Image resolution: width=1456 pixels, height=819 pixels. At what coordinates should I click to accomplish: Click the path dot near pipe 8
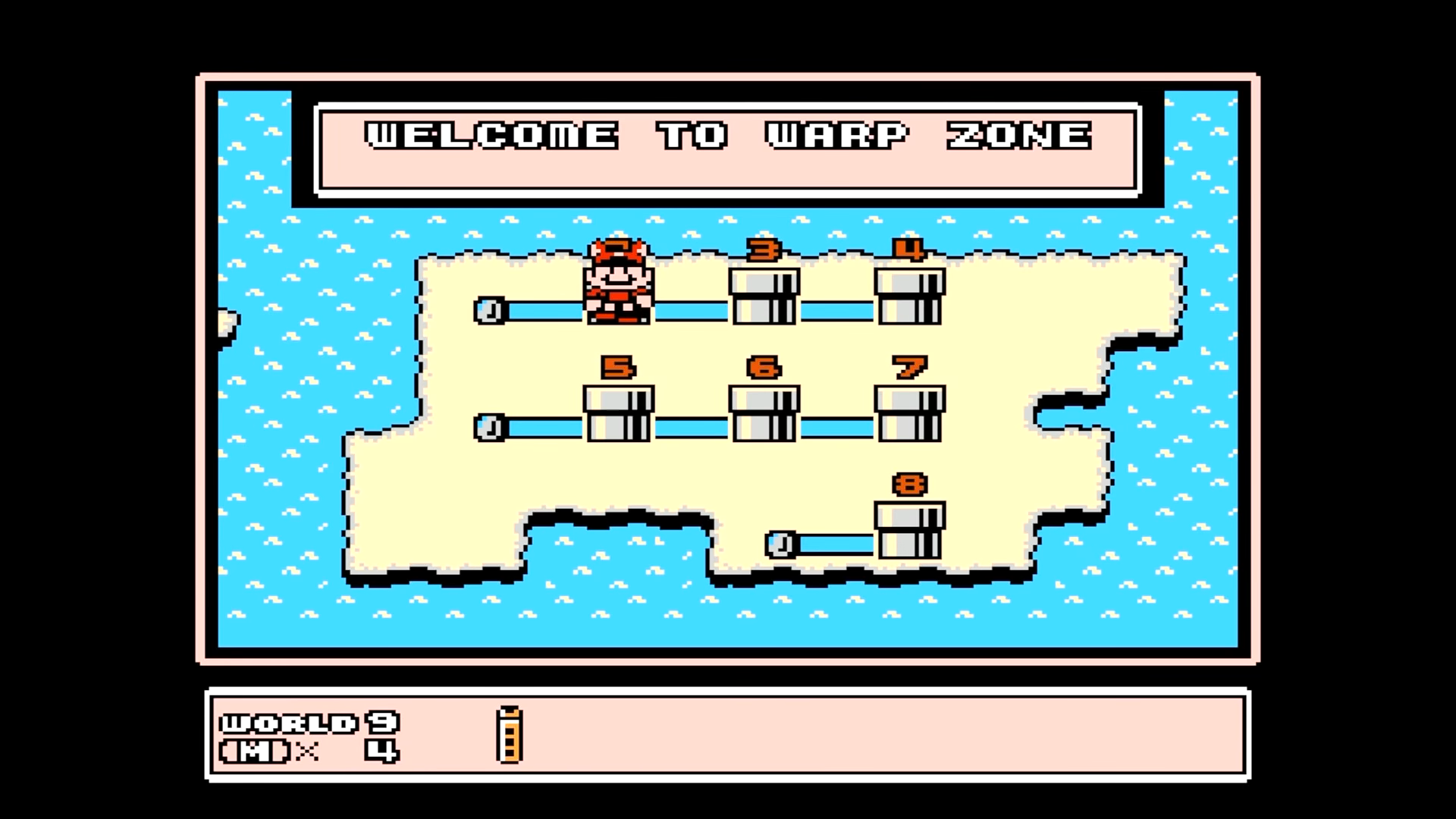tap(781, 544)
